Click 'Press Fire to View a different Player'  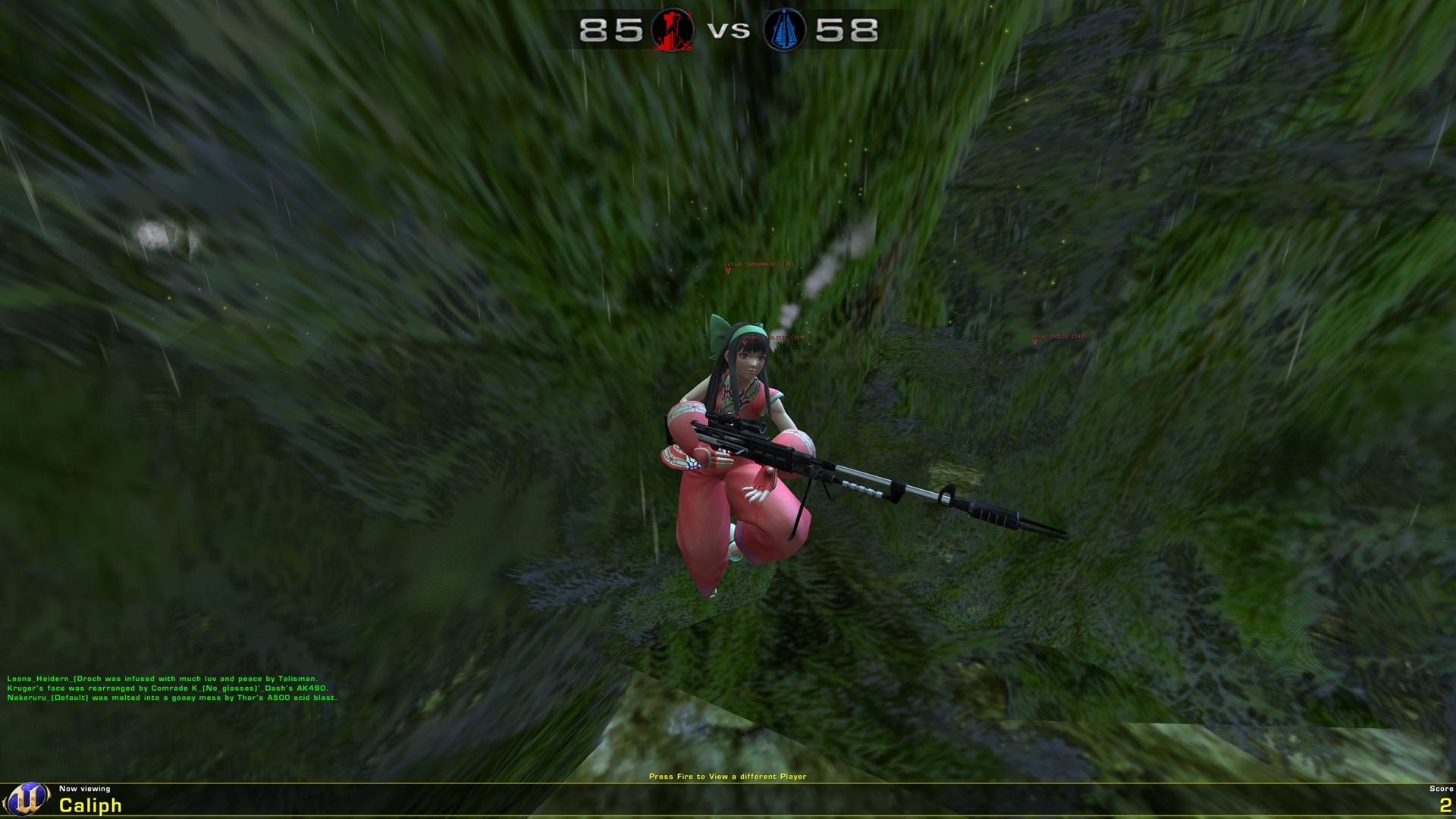(728, 777)
